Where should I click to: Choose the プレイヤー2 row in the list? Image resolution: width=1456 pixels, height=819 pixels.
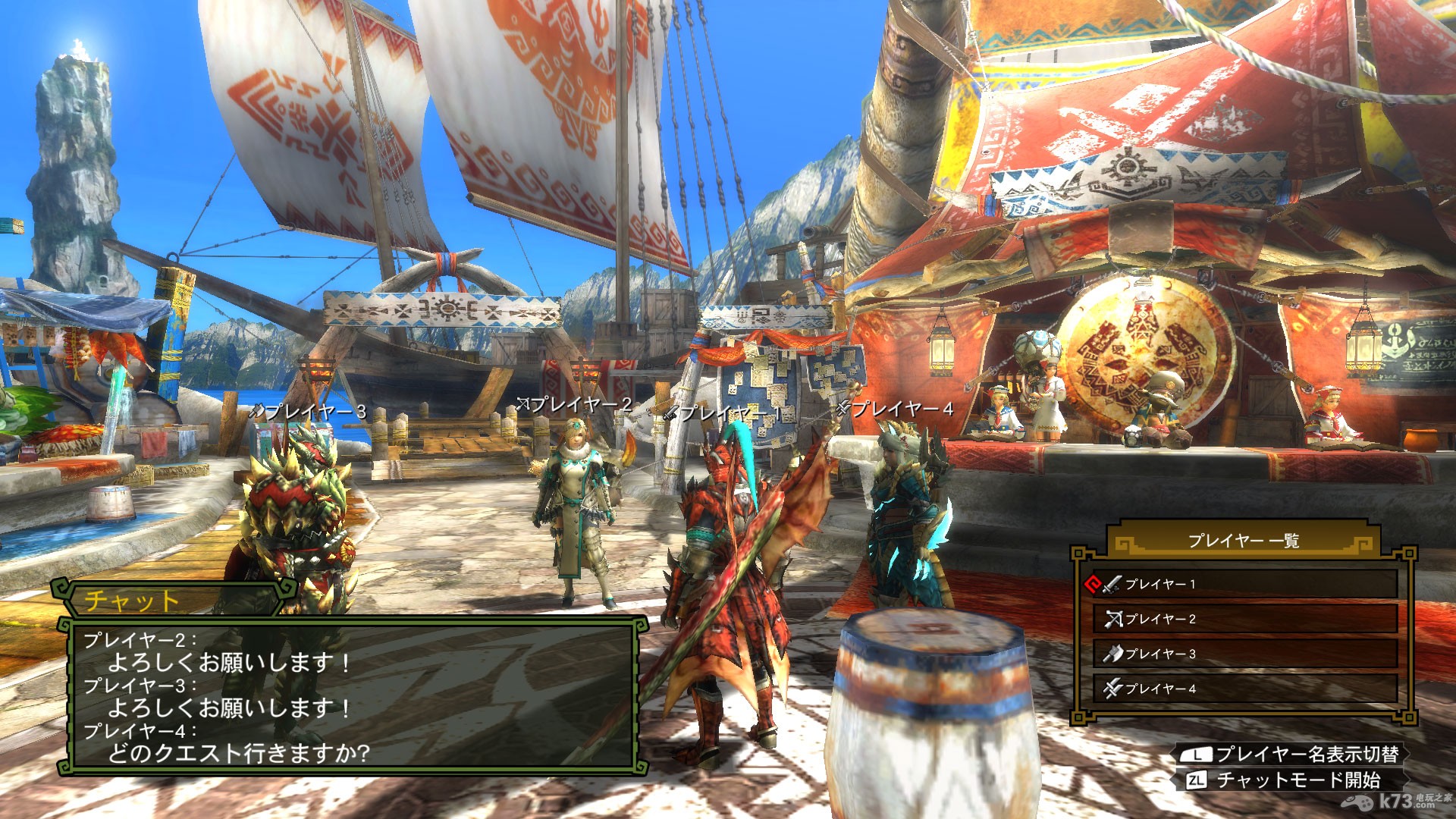coord(1244,619)
